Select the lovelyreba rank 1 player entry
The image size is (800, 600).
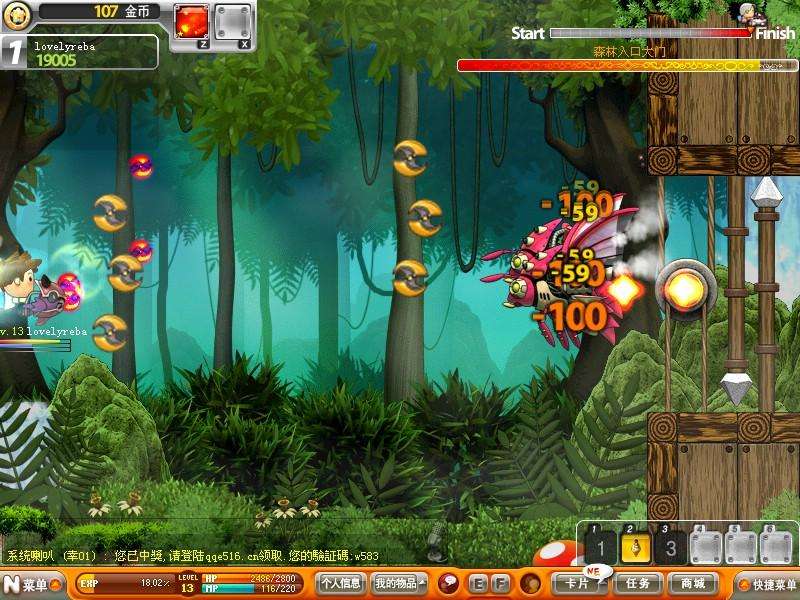(80, 52)
